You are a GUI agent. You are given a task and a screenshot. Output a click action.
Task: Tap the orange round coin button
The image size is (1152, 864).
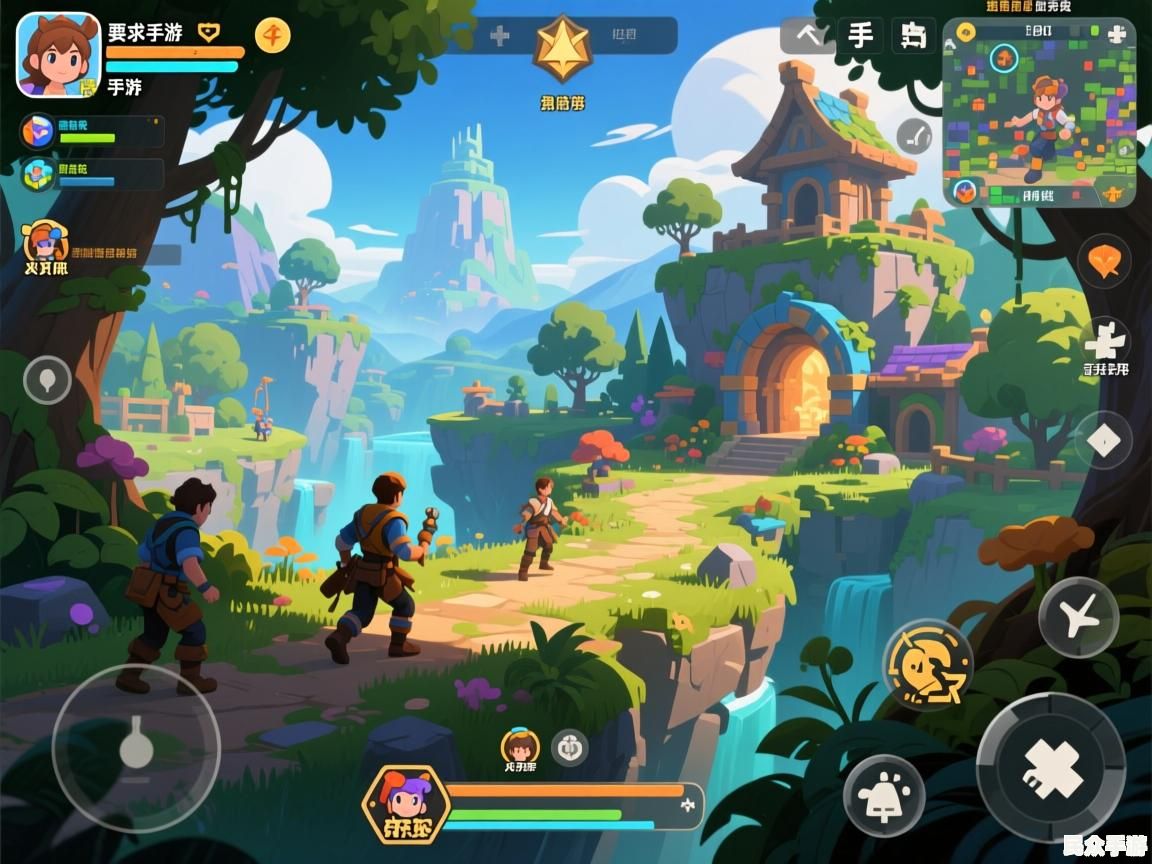[272, 36]
